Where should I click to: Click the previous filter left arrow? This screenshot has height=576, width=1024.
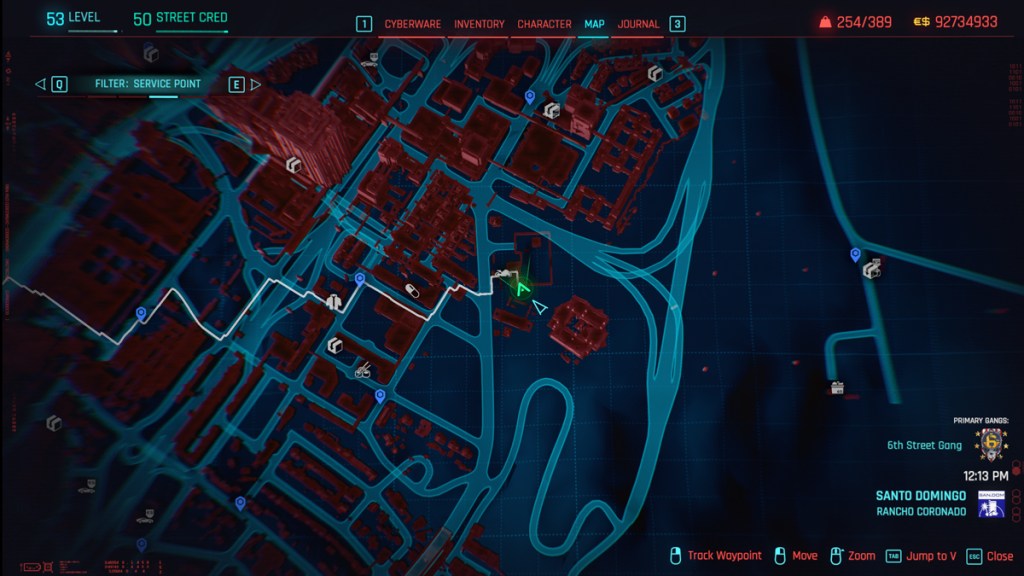coord(40,85)
